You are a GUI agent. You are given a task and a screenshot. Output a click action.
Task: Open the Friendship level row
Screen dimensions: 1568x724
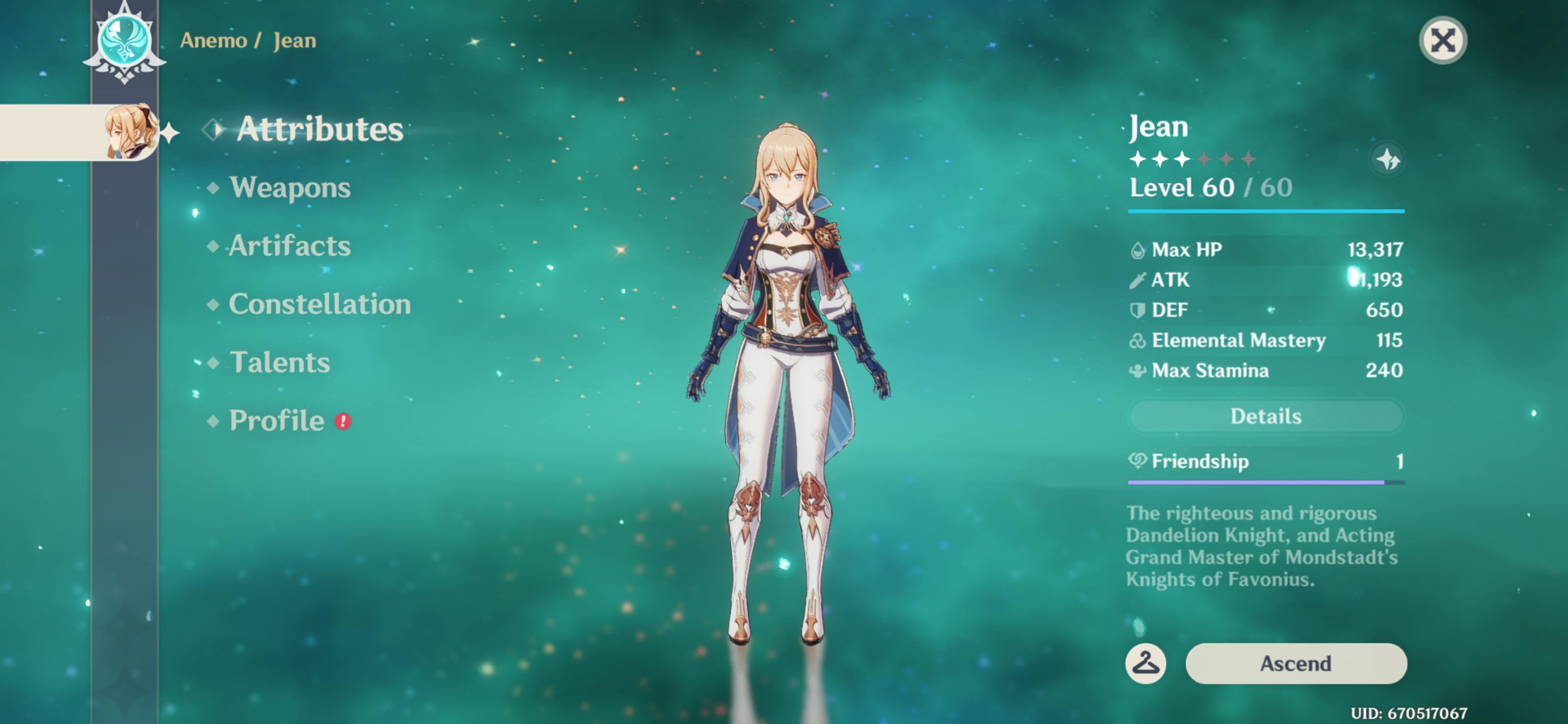1265,462
